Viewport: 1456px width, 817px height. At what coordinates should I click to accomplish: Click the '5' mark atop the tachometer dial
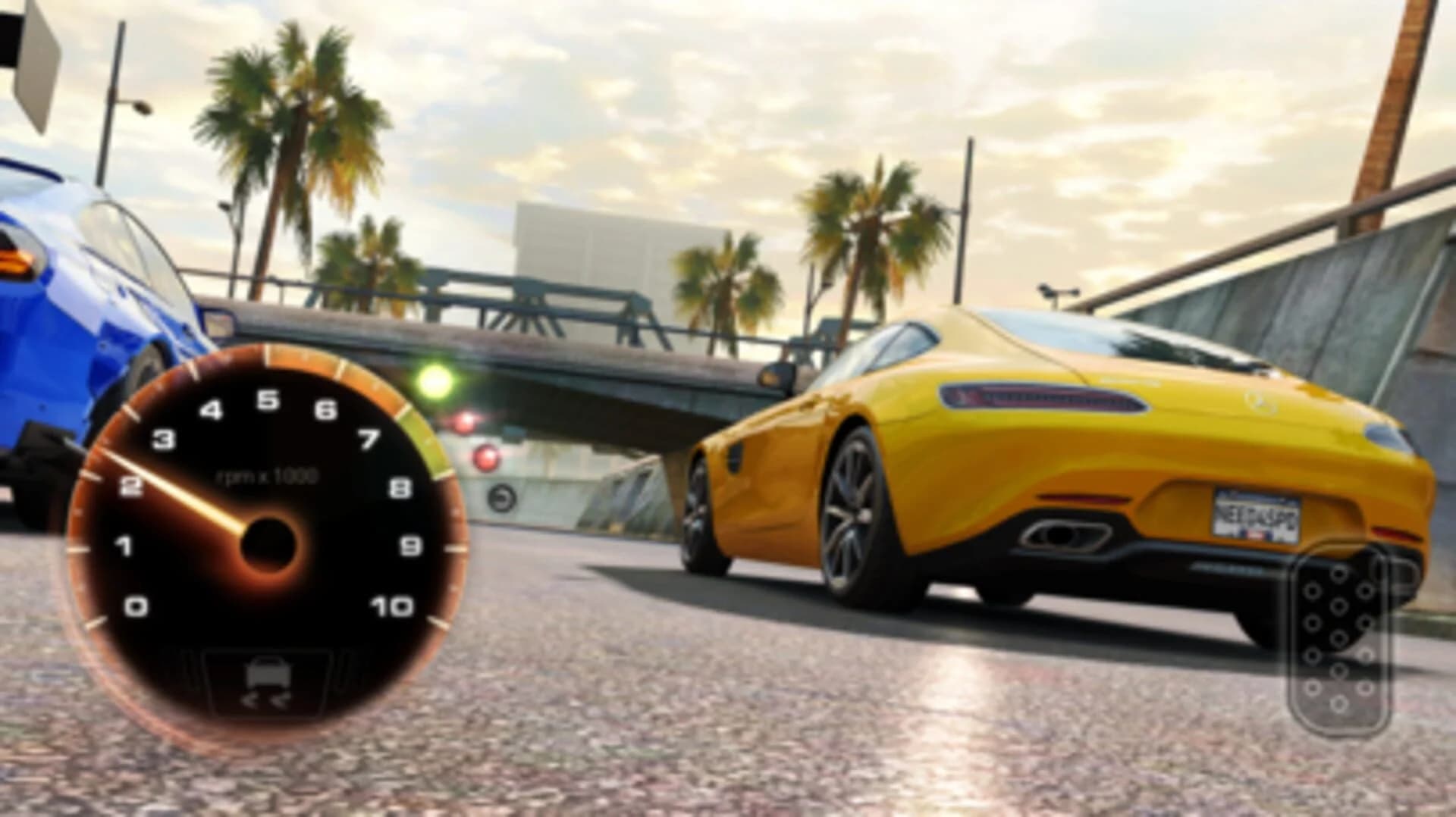click(x=267, y=399)
